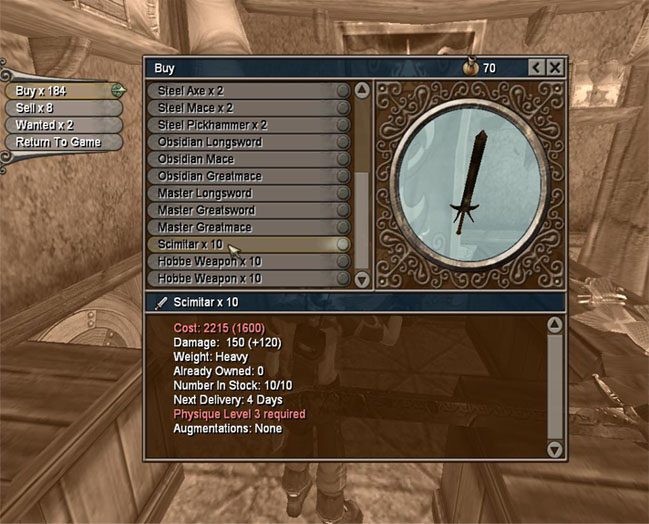
Task: Click the item list's down arrow
Action: click(x=362, y=280)
